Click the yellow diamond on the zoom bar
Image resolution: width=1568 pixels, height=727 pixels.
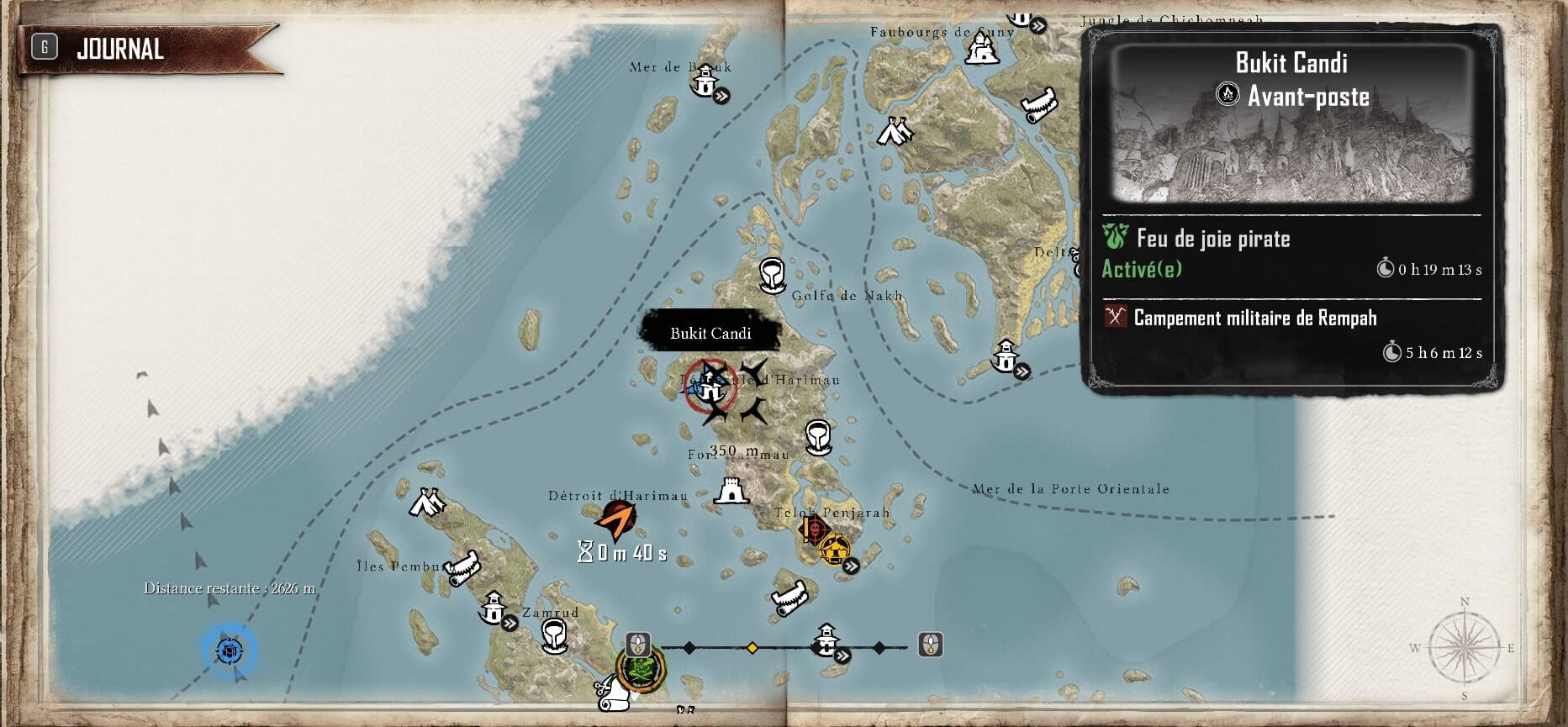(x=752, y=648)
